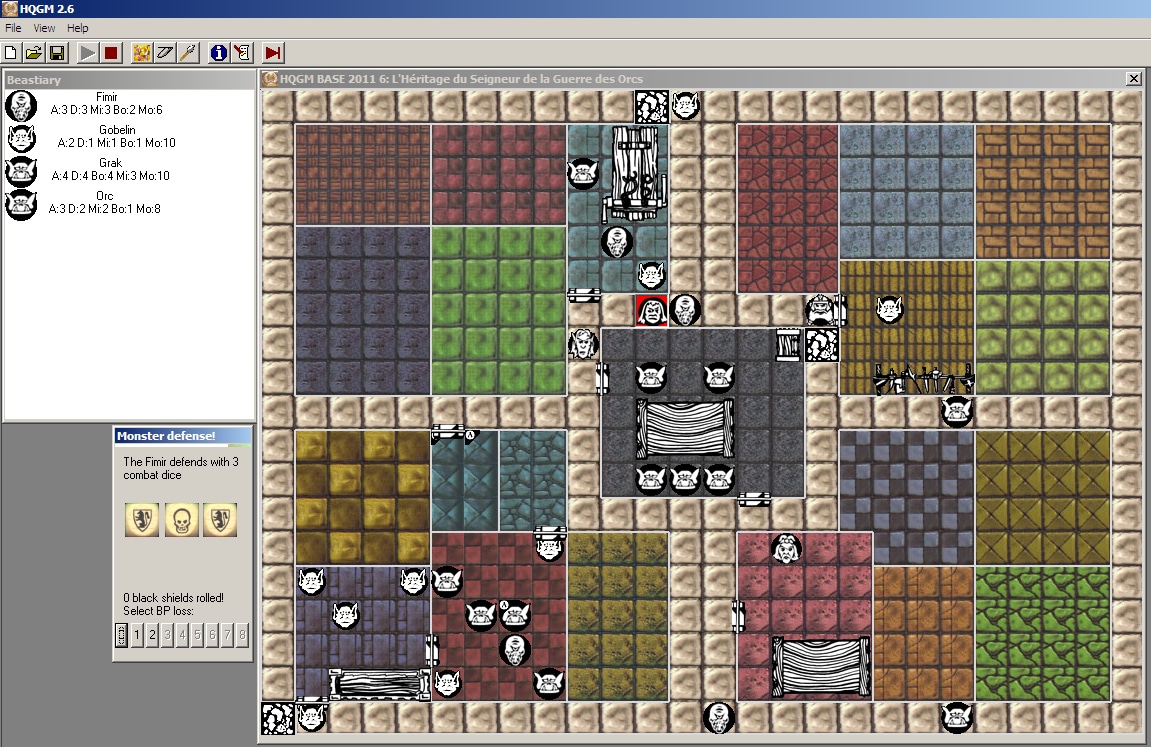Click the scroll with red mark icon
The width and height of the screenshot is (1151, 747).
click(x=241, y=52)
